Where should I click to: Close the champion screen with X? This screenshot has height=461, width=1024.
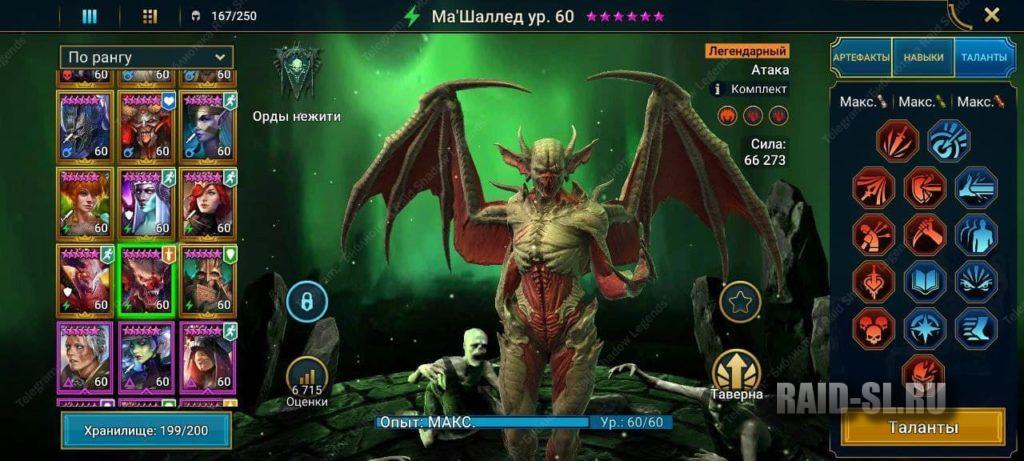point(991,15)
